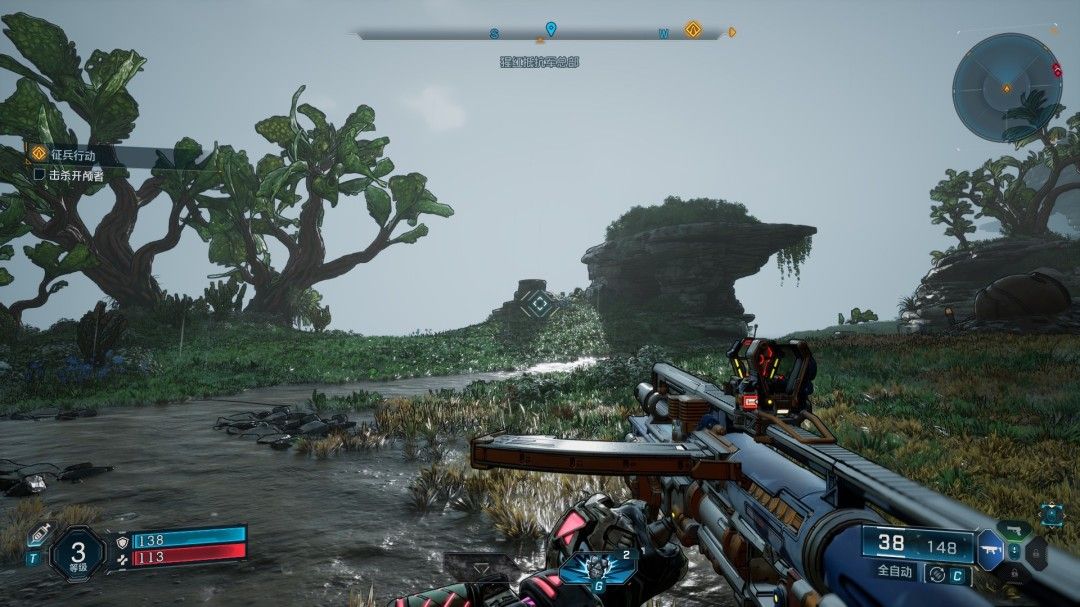Toggle the 击杀开荷者 objective checkbox
This screenshot has width=1080, height=607.
coord(40,174)
